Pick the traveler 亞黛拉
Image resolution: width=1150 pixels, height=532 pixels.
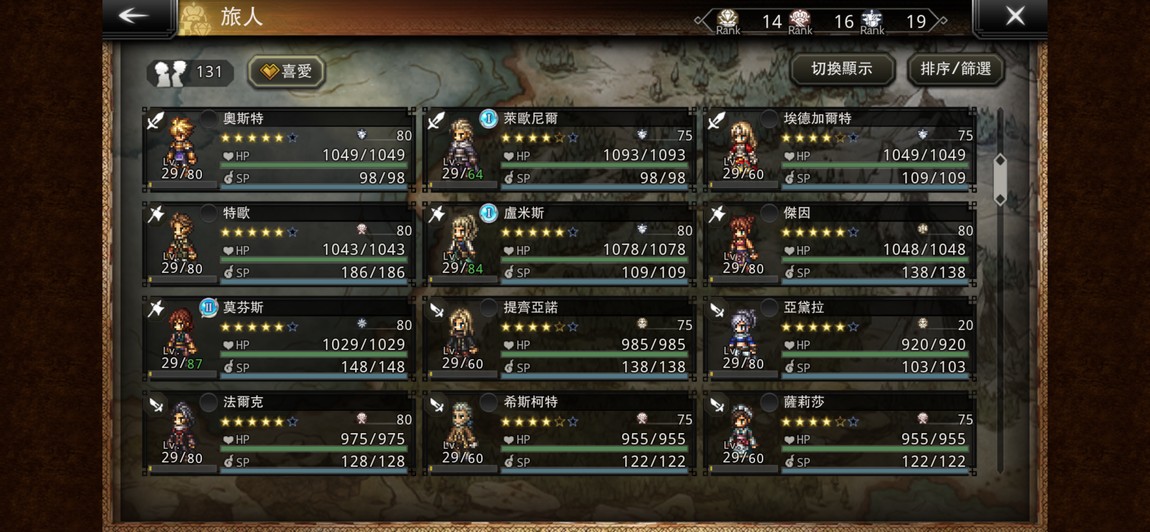(839, 338)
